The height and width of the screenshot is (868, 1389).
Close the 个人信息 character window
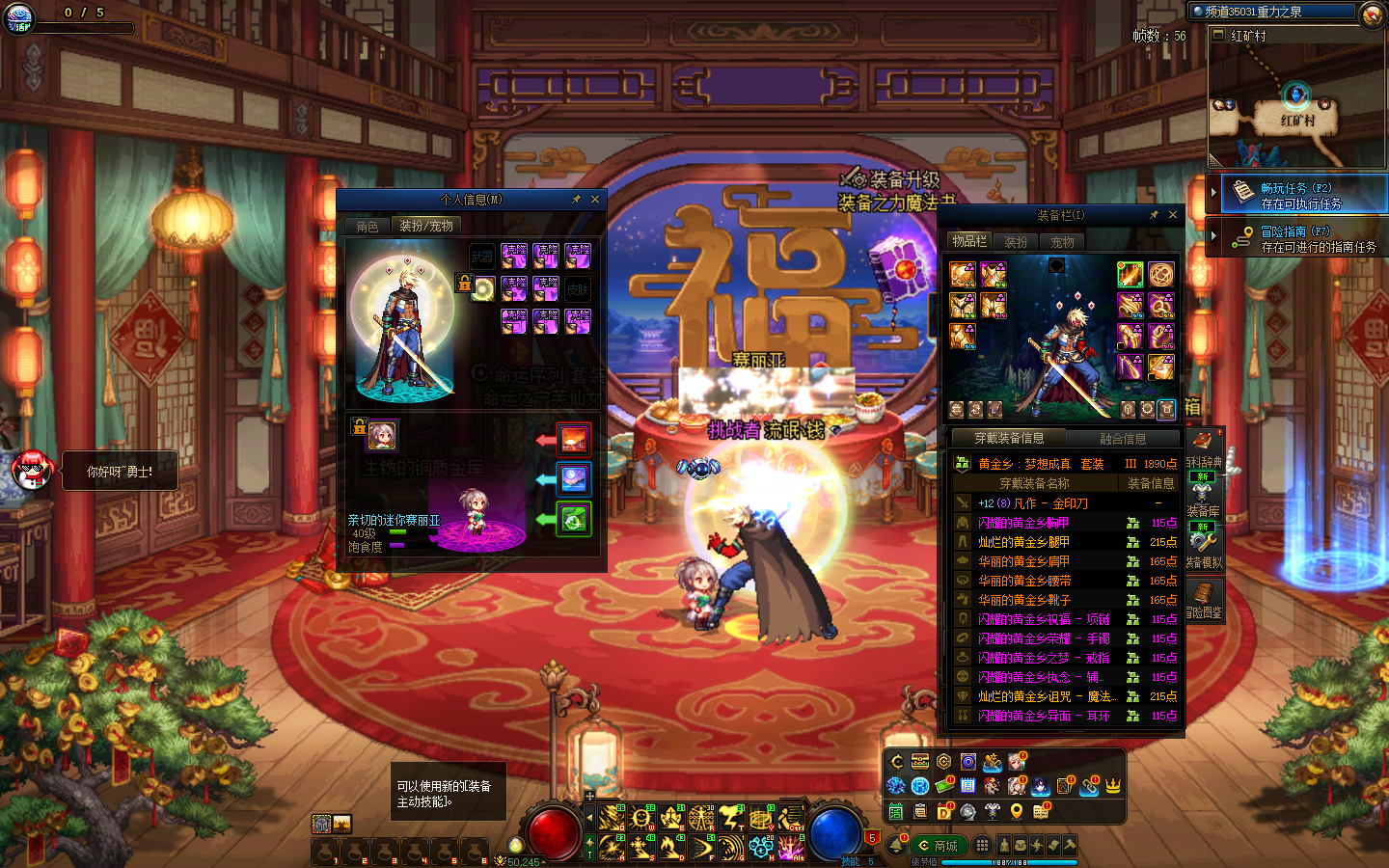tap(595, 200)
